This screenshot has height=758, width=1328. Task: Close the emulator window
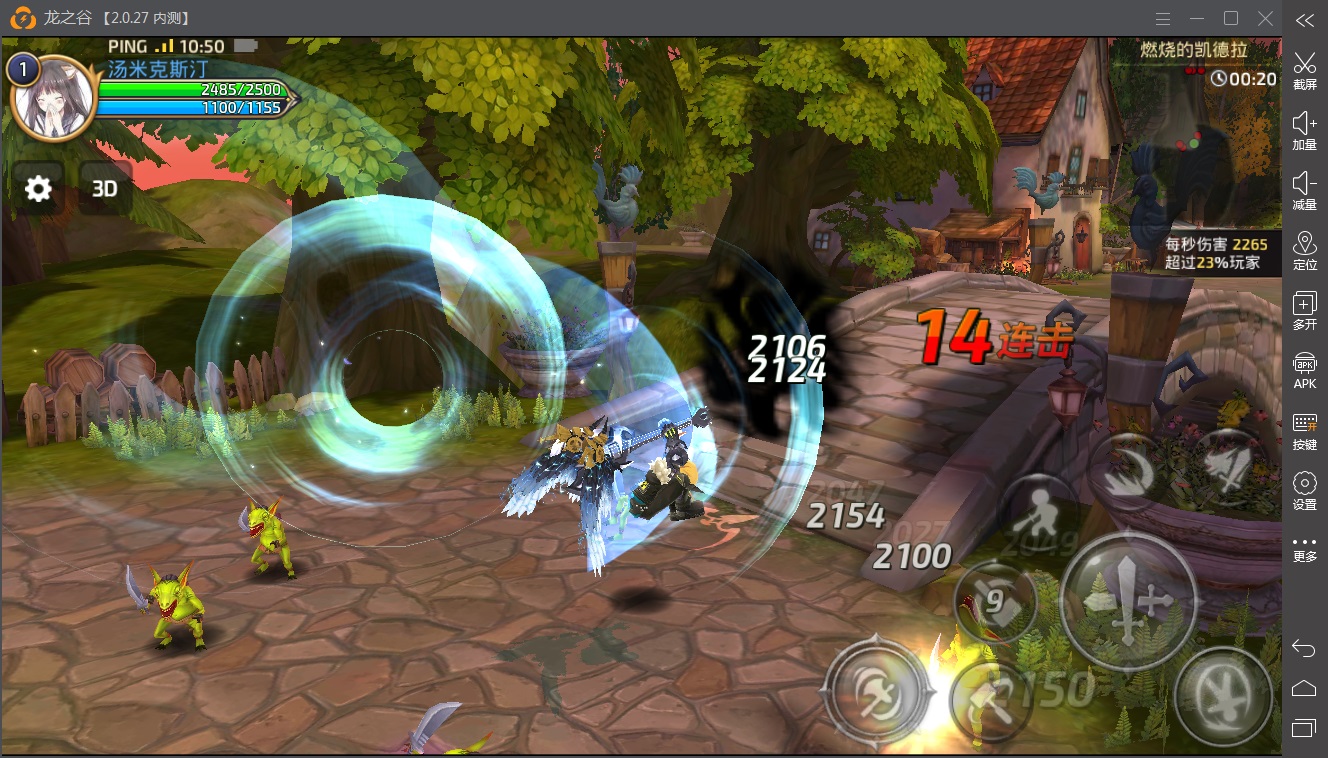click(1265, 19)
